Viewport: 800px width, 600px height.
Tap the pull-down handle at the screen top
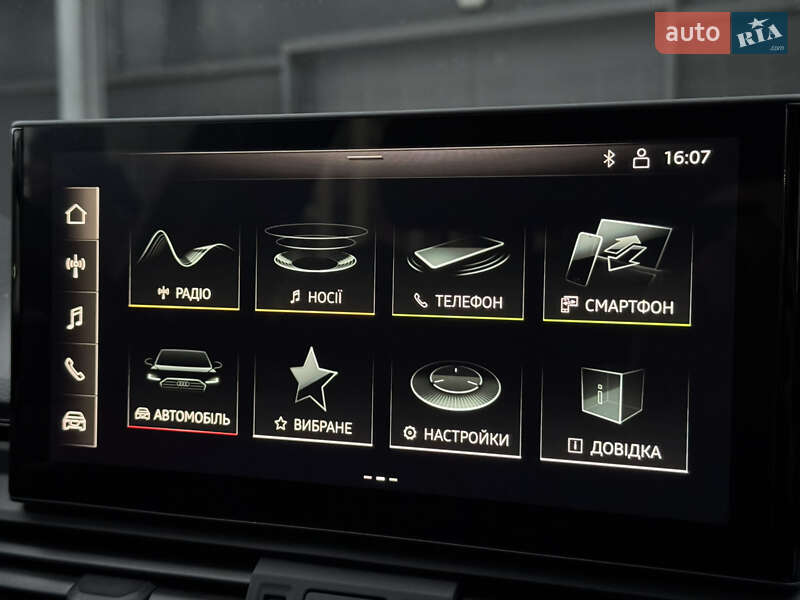coord(365,157)
